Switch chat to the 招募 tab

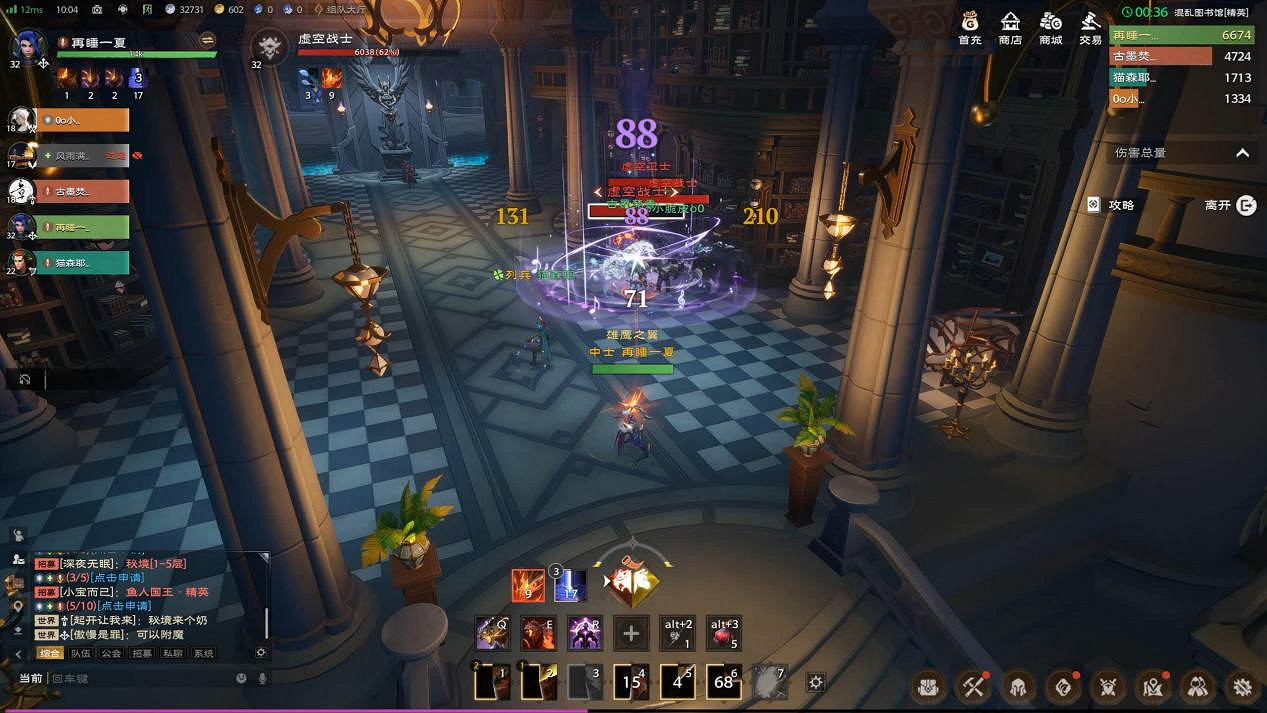[143, 653]
